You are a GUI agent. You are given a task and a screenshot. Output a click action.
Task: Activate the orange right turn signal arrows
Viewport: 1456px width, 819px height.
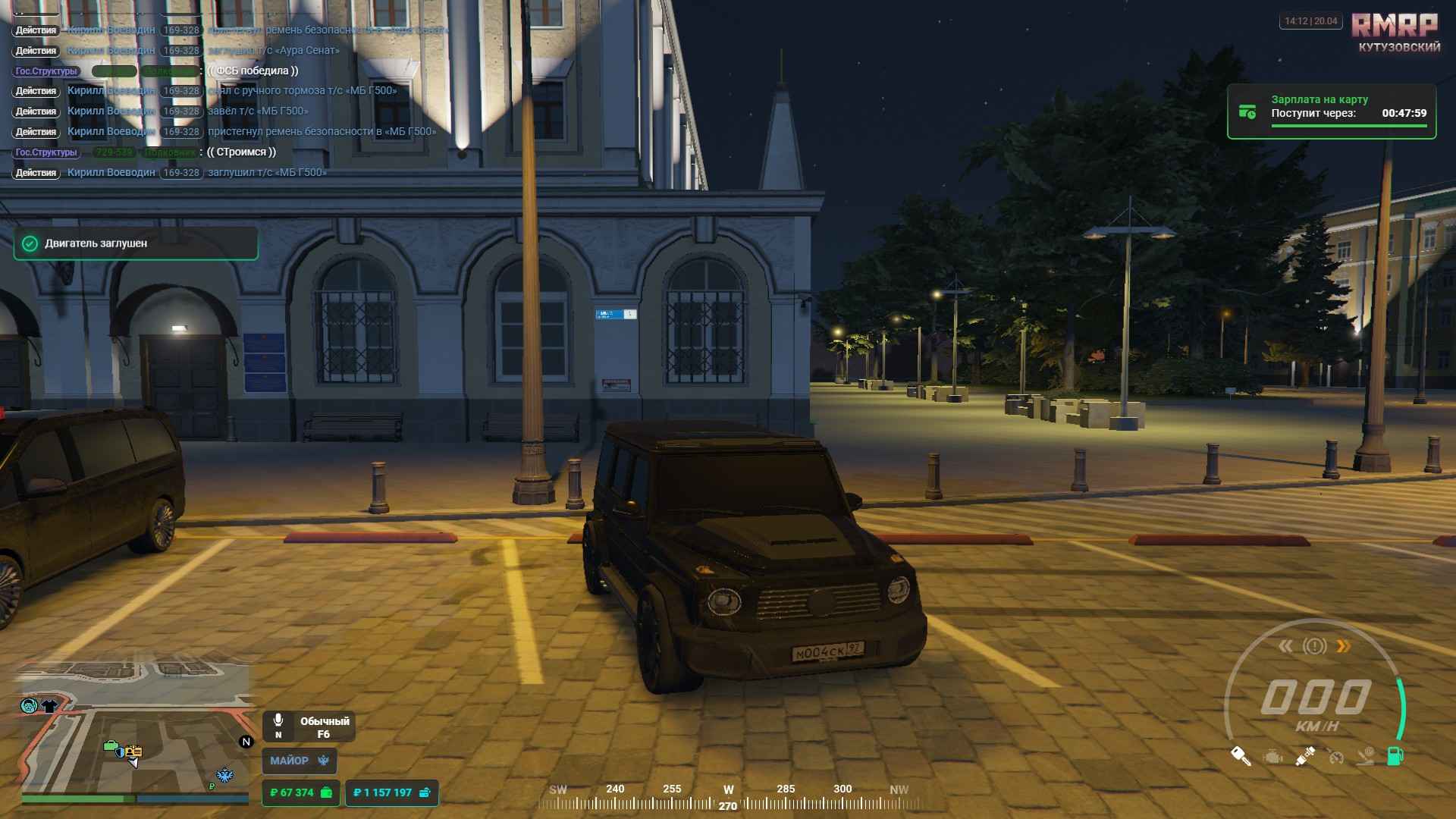point(1343,646)
